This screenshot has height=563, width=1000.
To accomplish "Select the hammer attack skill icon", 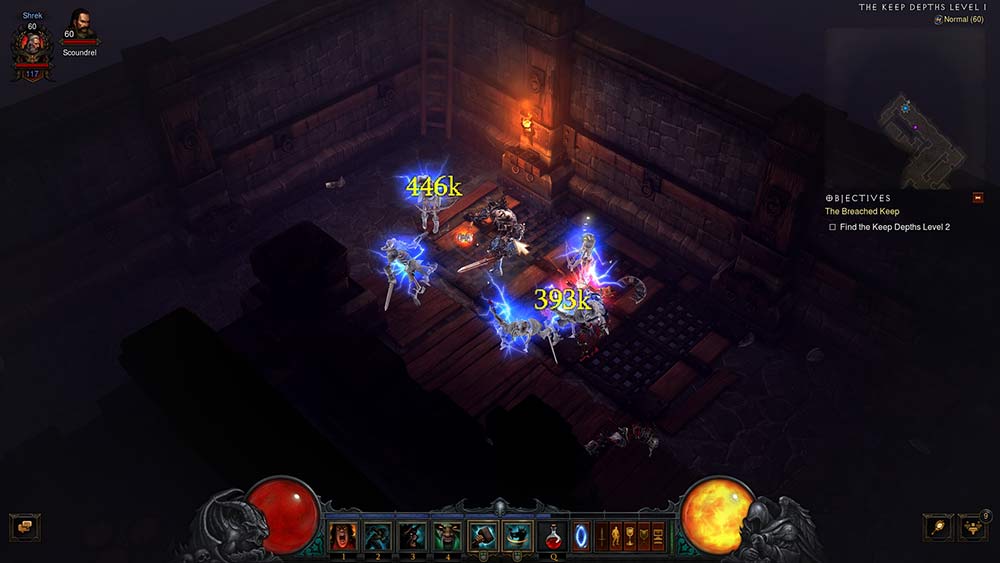I will pyautogui.click(x=483, y=536).
